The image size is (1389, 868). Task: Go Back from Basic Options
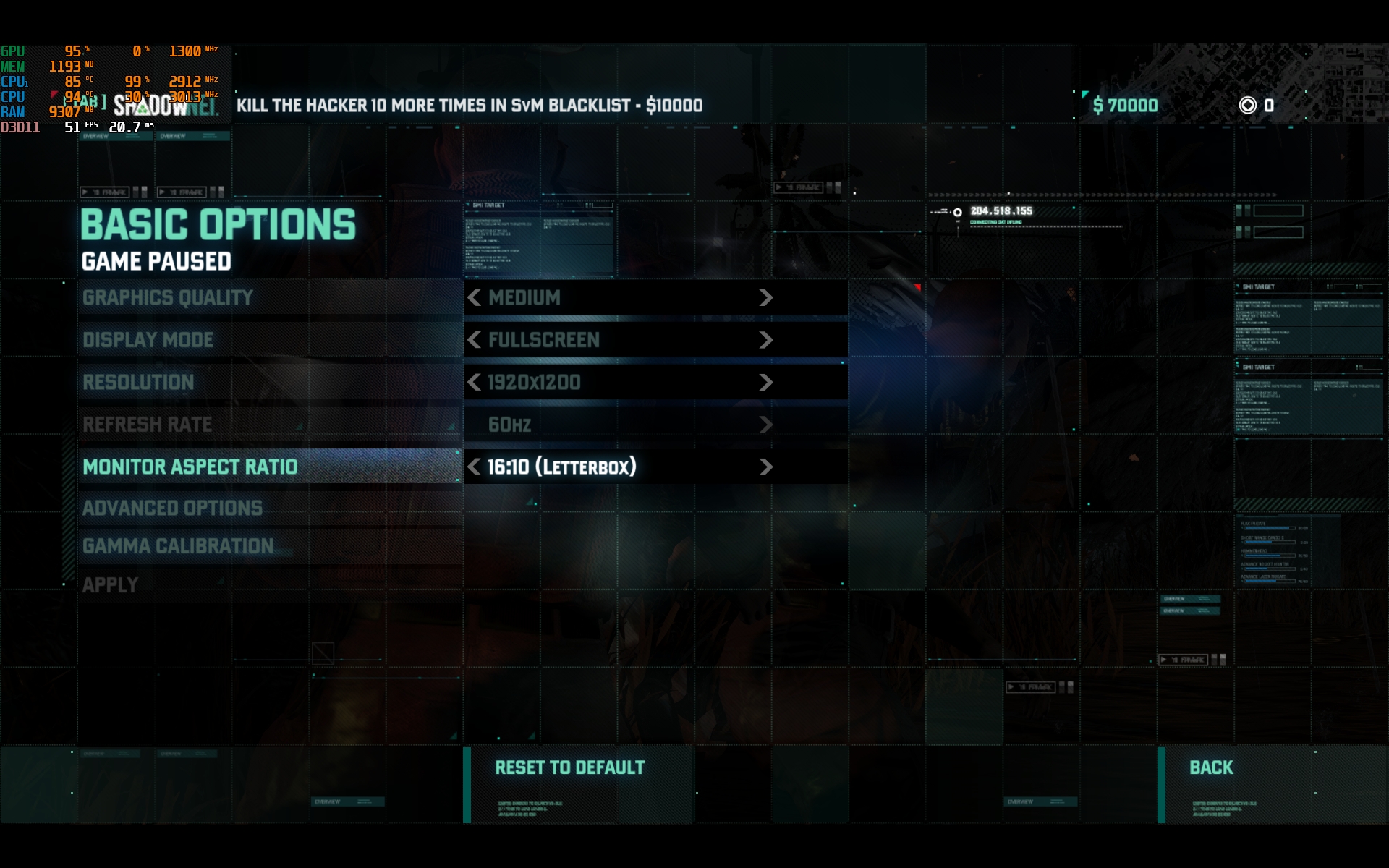[1211, 767]
